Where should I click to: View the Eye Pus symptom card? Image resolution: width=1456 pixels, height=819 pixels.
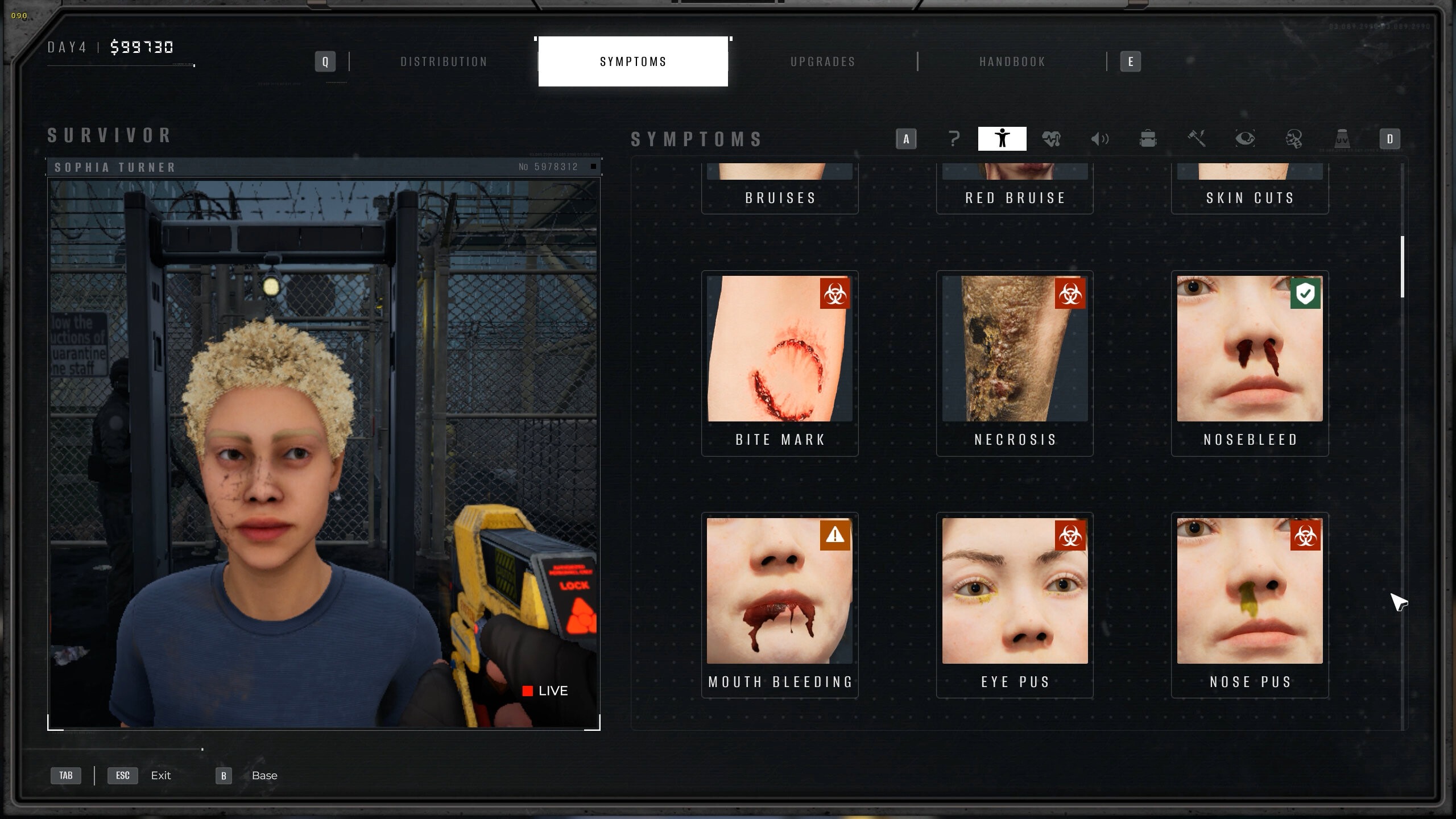1015,605
